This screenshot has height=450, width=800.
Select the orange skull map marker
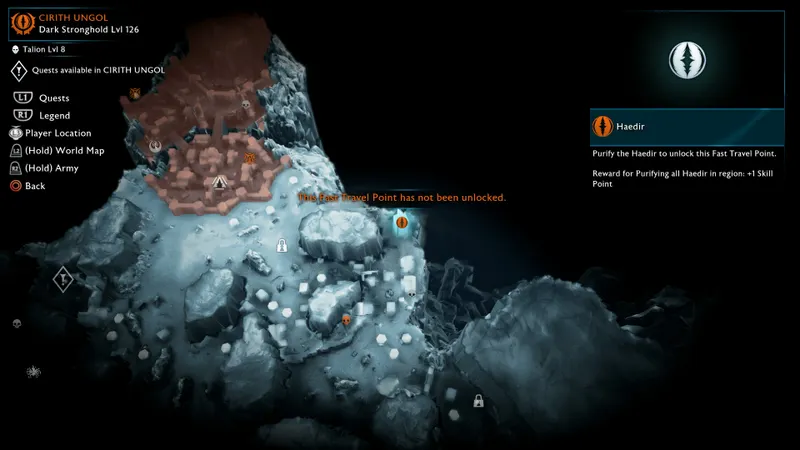point(346,320)
